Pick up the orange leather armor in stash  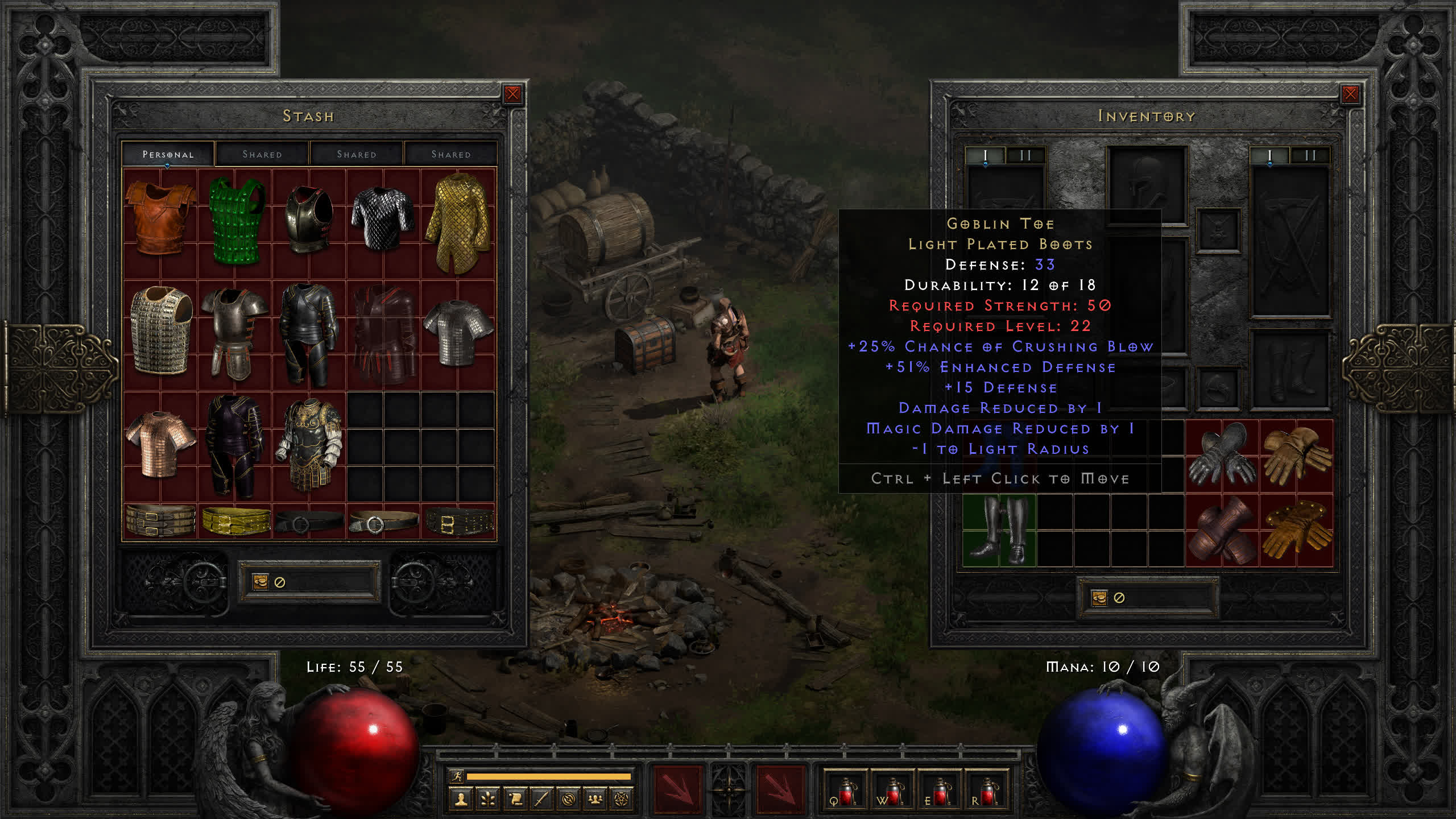click(160, 218)
